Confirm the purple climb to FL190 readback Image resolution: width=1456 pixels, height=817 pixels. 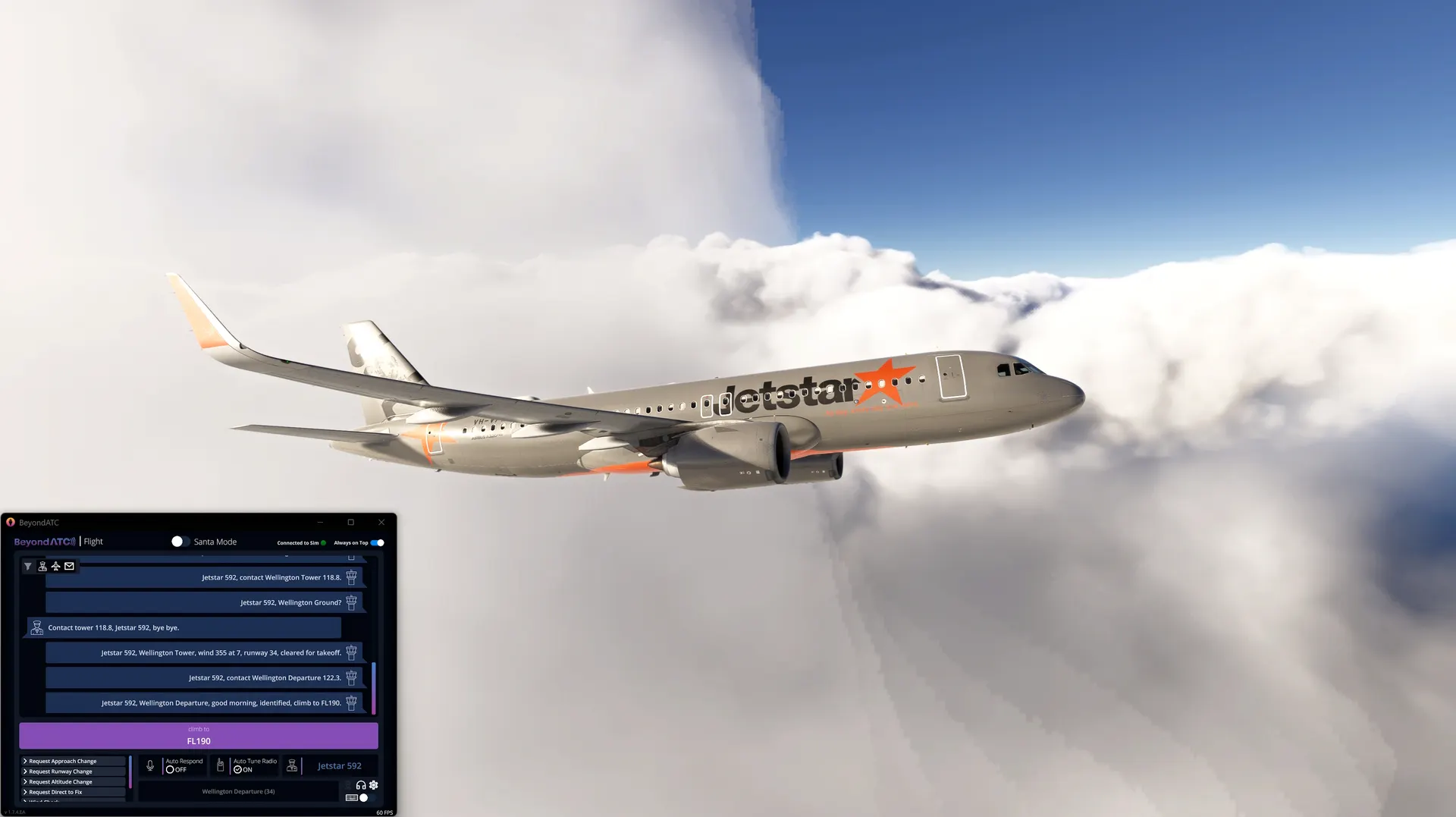198,736
